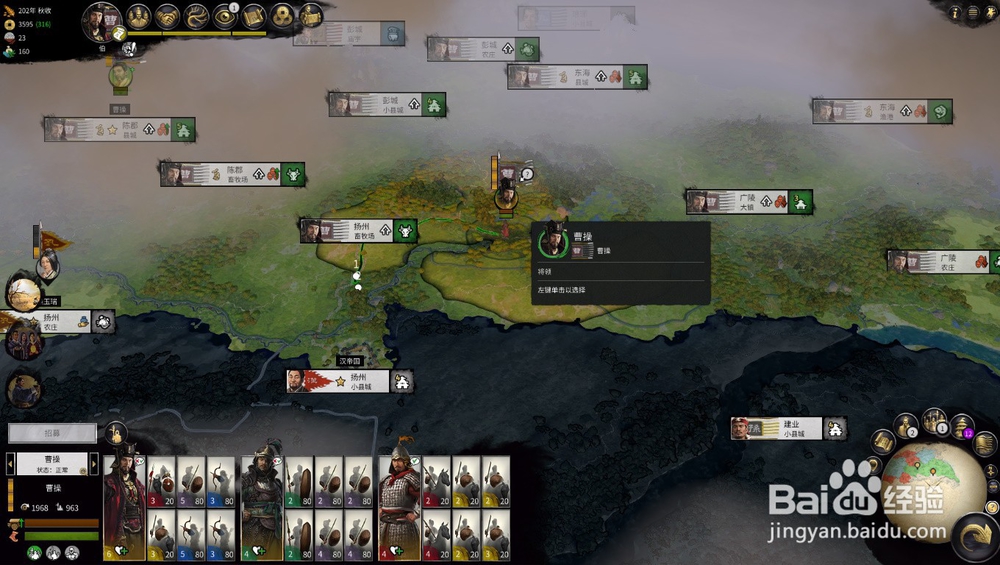The image size is (1000, 565).
Task: Open the diplomacy handshake icon
Action: pyautogui.click(x=167, y=16)
